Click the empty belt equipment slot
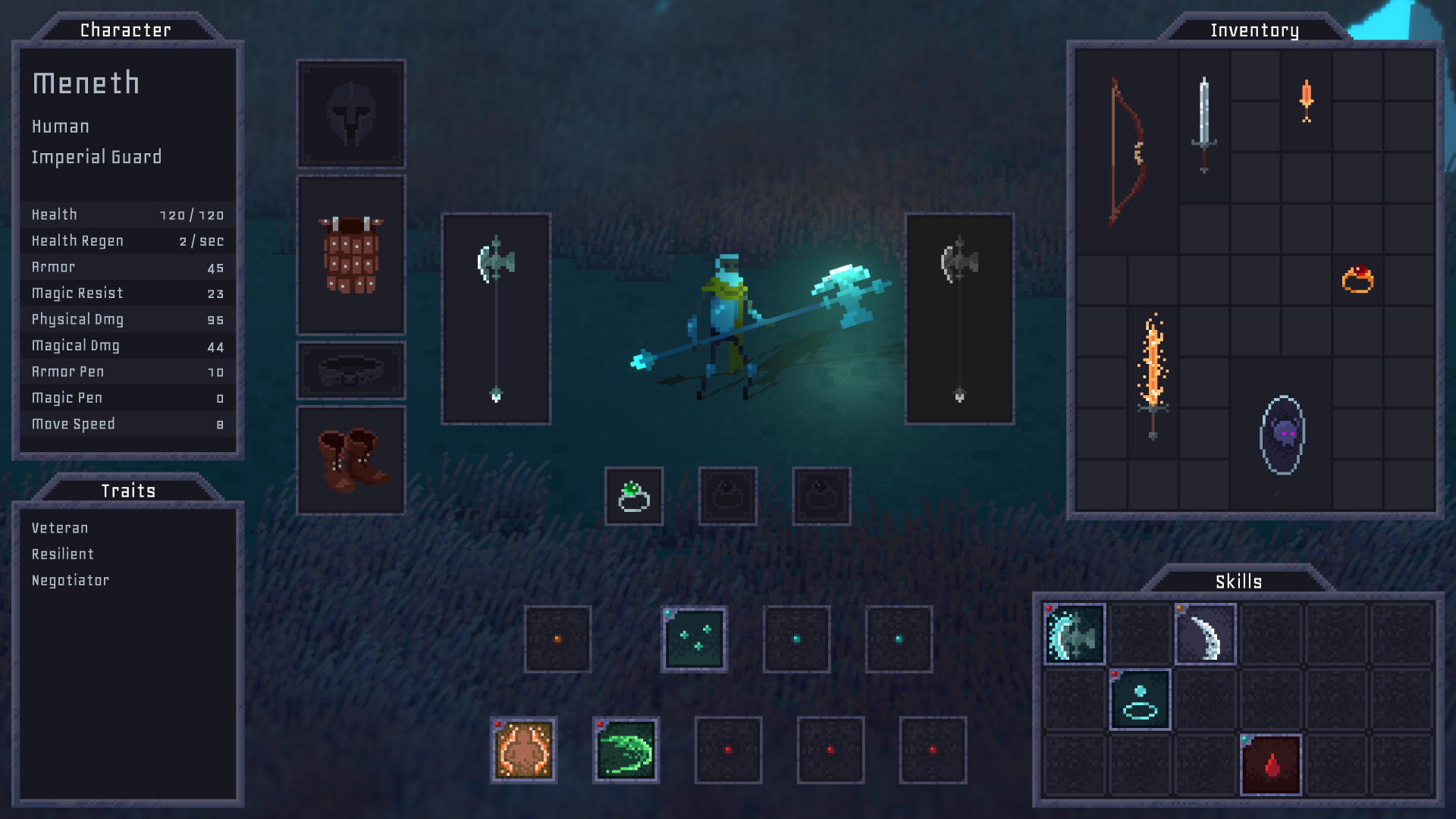The width and height of the screenshot is (1456, 819). (350, 370)
